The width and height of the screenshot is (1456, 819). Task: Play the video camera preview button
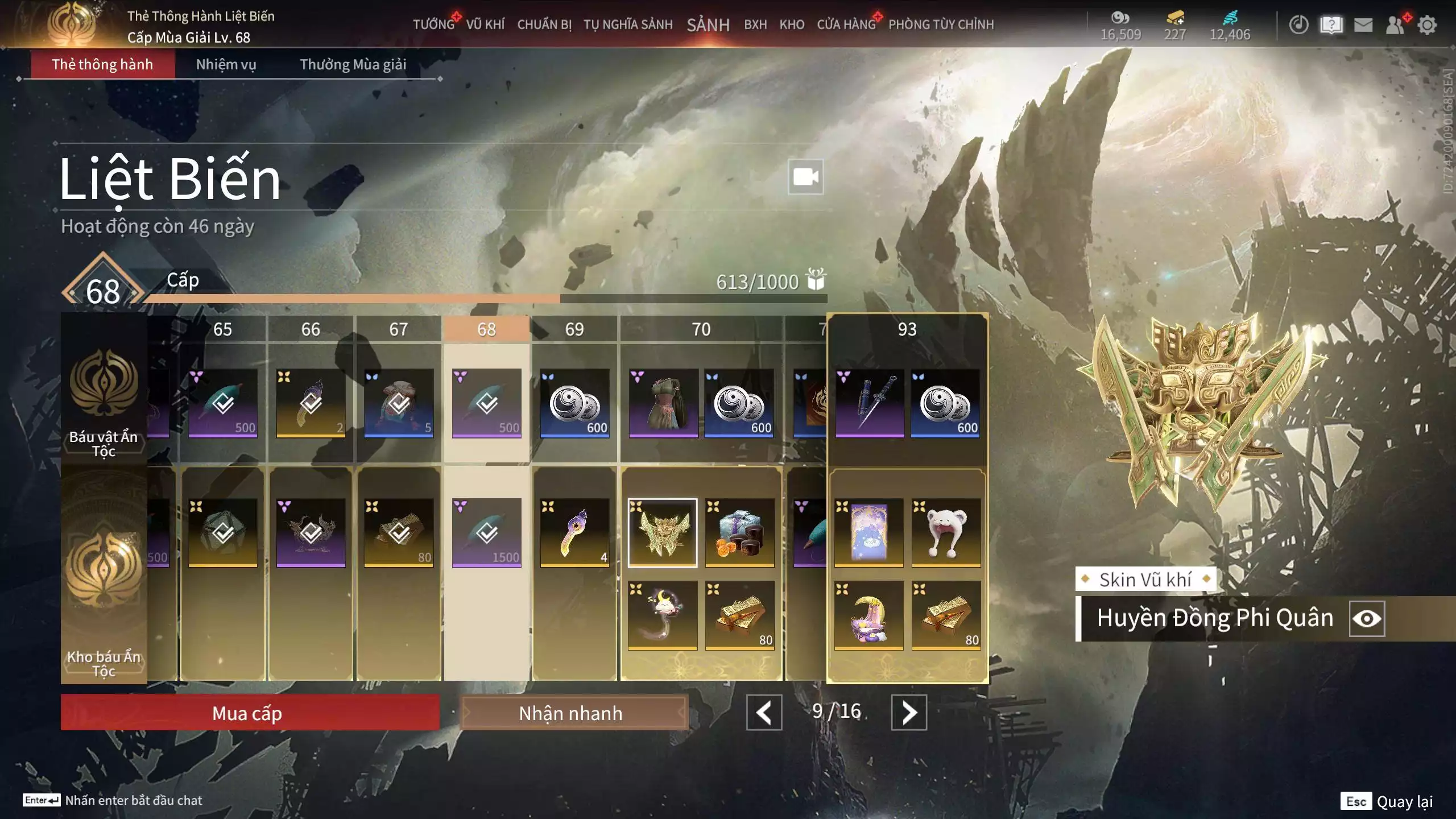[x=805, y=177]
